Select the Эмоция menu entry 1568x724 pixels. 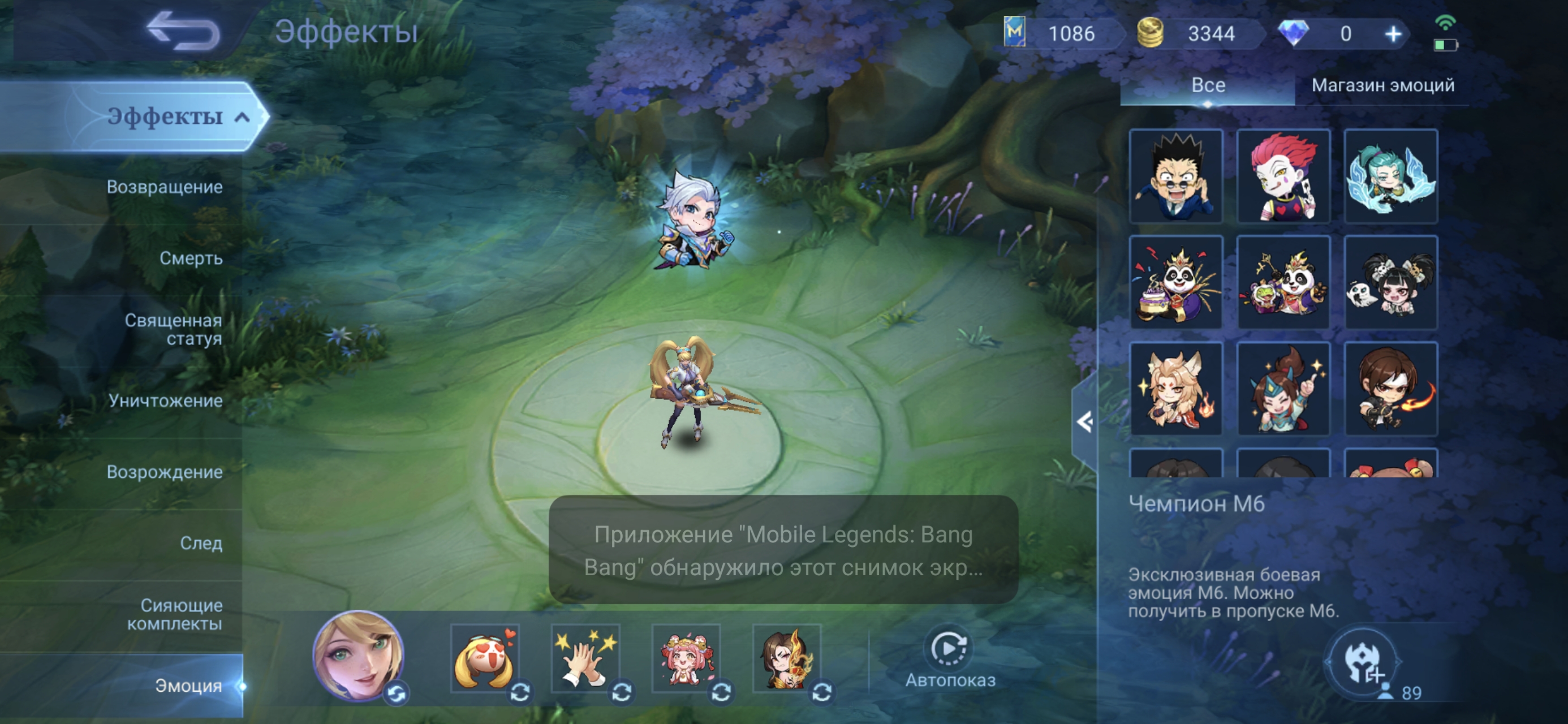(188, 686)
